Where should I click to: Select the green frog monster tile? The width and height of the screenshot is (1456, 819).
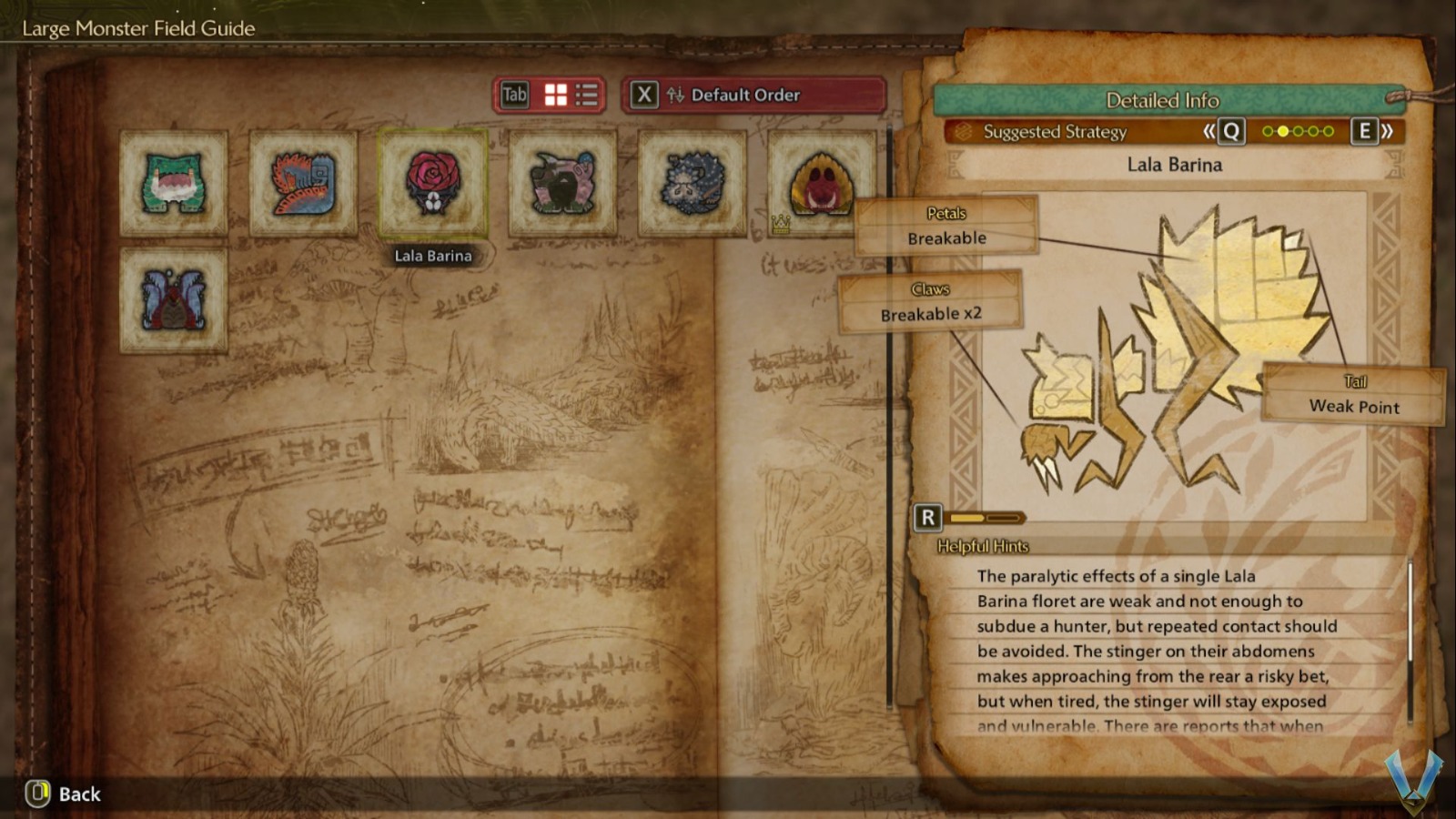(173, 183)
